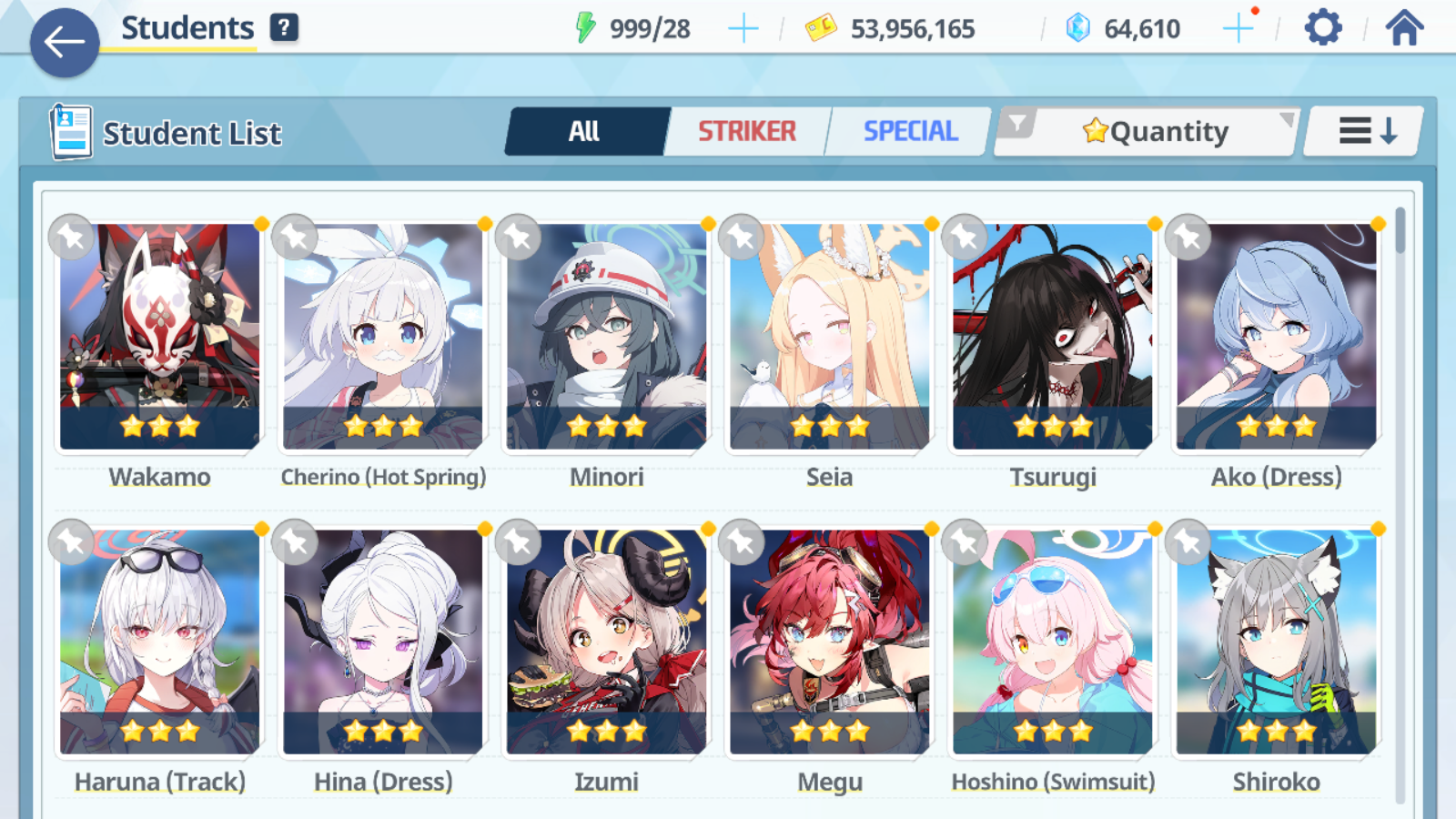Viewport: 1456px width, 819px height.
Task: Toggle the pin on Shiroko's card
Action: [x=1188, y=542]
